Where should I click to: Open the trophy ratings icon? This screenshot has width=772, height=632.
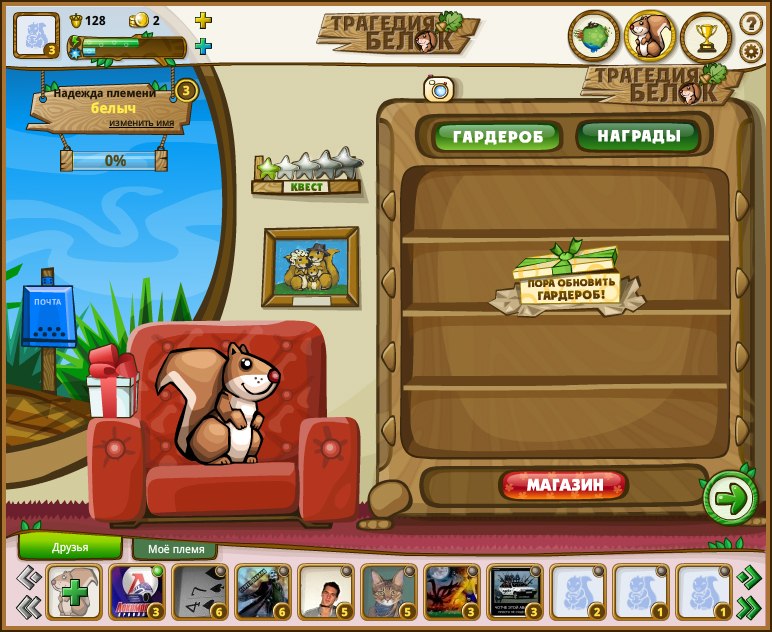pyautogui.click(x=706, y=37)
